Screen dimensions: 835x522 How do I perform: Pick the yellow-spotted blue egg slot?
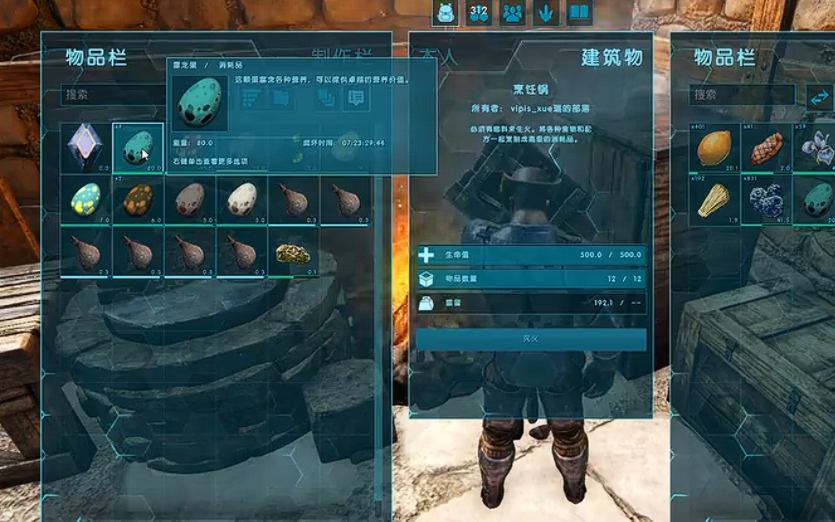tap(86, 200)
